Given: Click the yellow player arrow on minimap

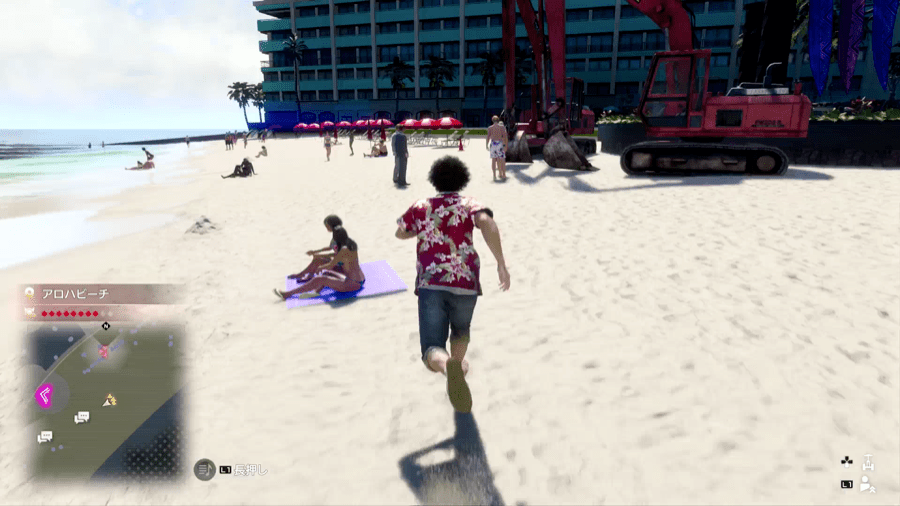Looking at the screenshot, I should tap(109, 400).
